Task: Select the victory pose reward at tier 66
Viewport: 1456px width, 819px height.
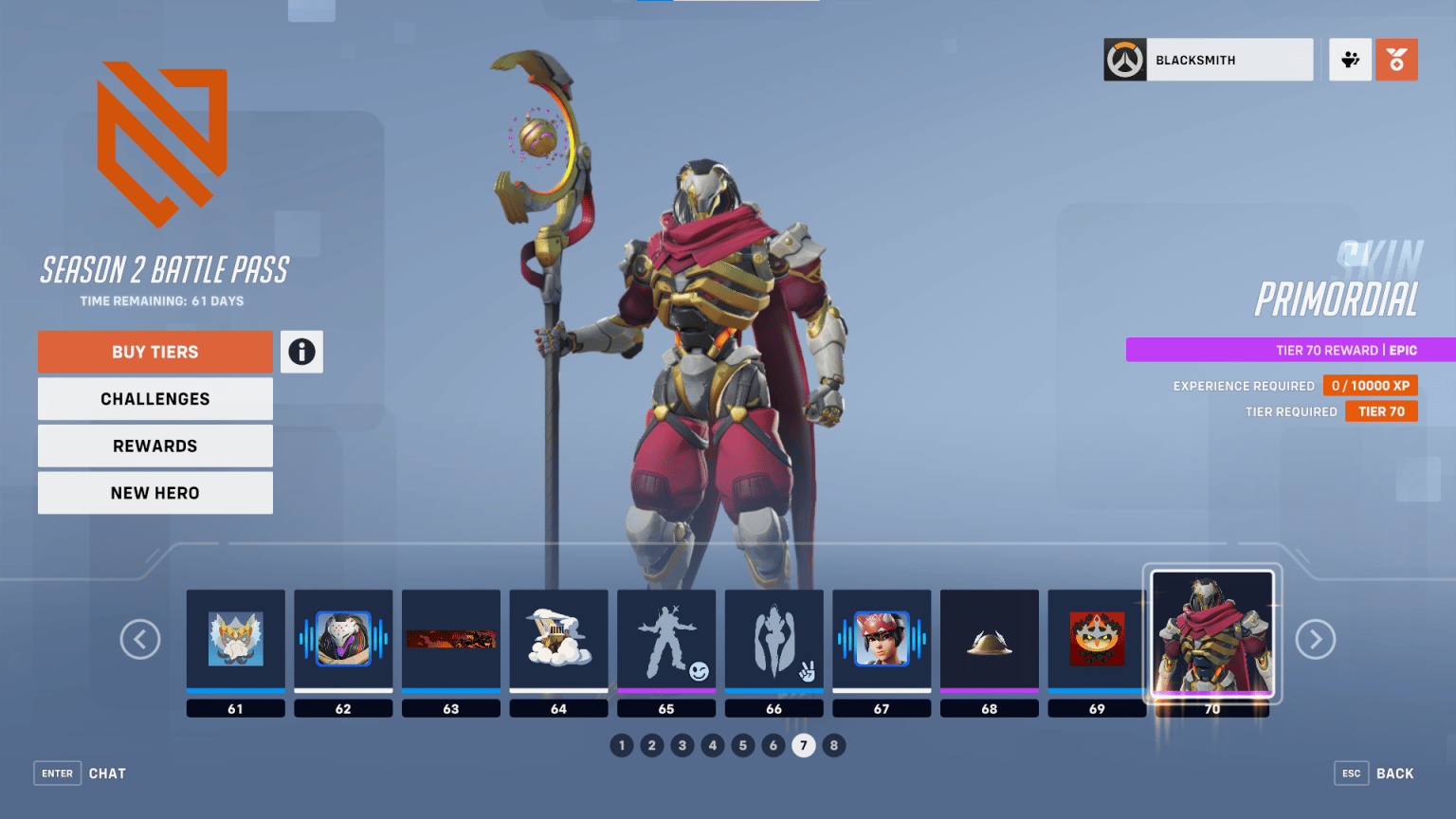Action: pos(774,637)
